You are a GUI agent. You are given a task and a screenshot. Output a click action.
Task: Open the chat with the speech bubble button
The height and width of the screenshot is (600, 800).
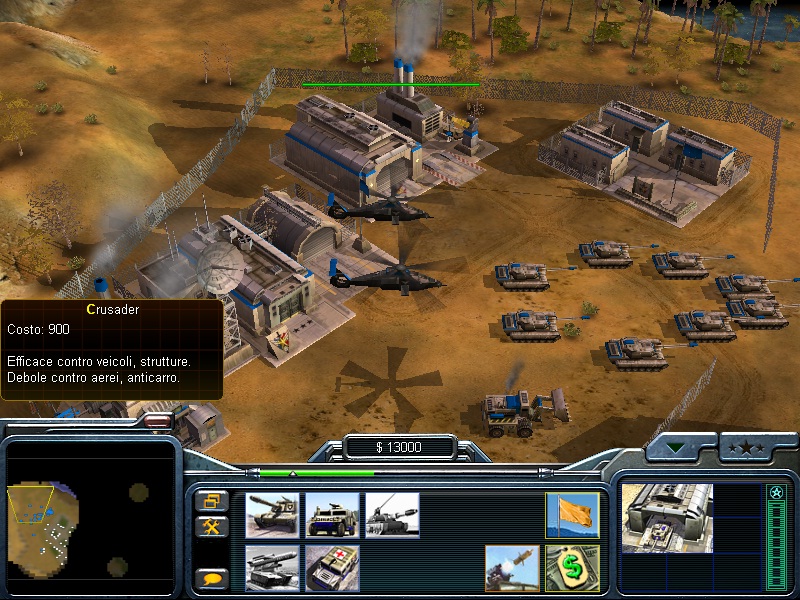coord(211,578)
